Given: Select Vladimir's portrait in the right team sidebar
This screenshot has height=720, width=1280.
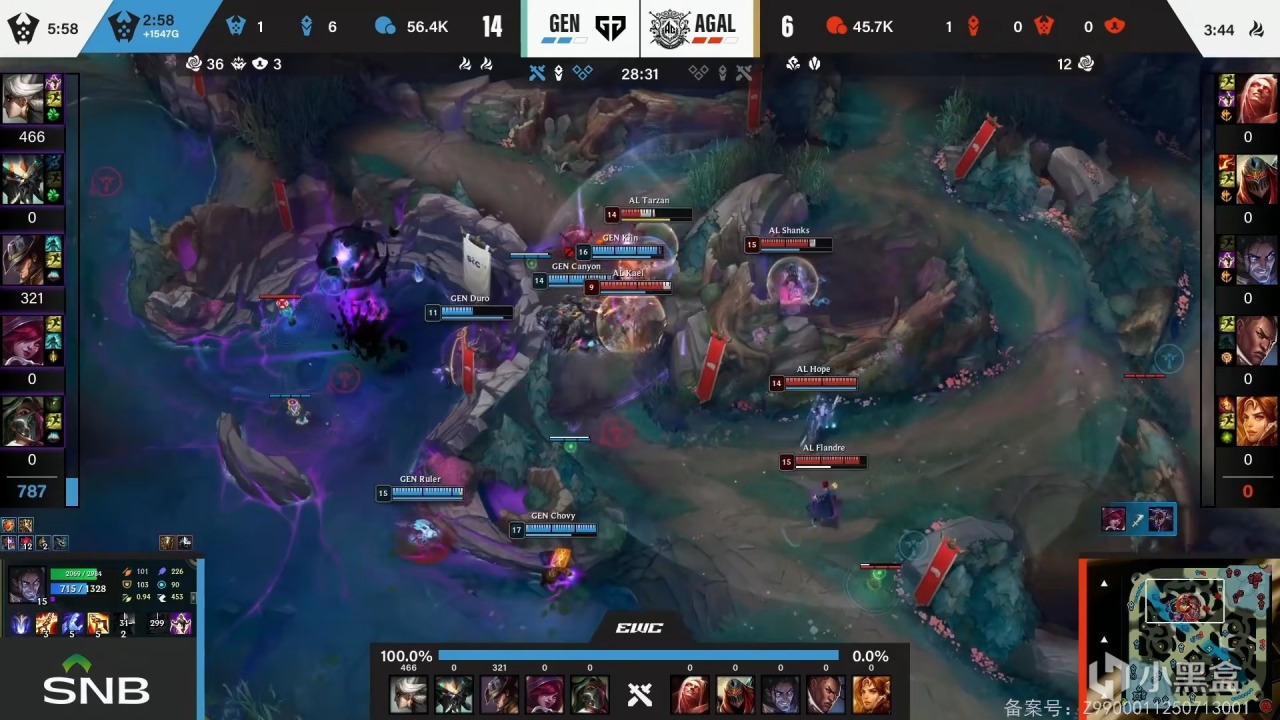Looking at the screenshot, I should pos(1257,99).
